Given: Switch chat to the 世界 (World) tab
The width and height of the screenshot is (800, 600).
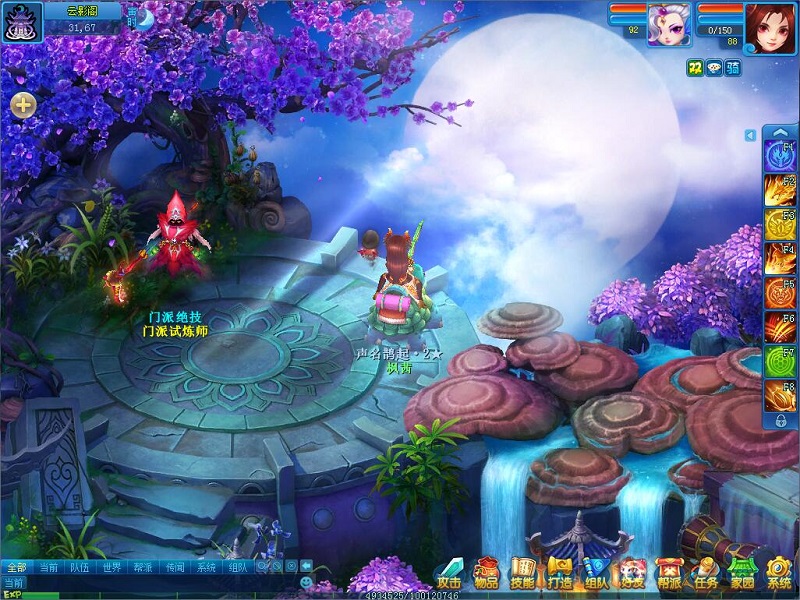Looking at the screenshot, I should coord(111,567).
